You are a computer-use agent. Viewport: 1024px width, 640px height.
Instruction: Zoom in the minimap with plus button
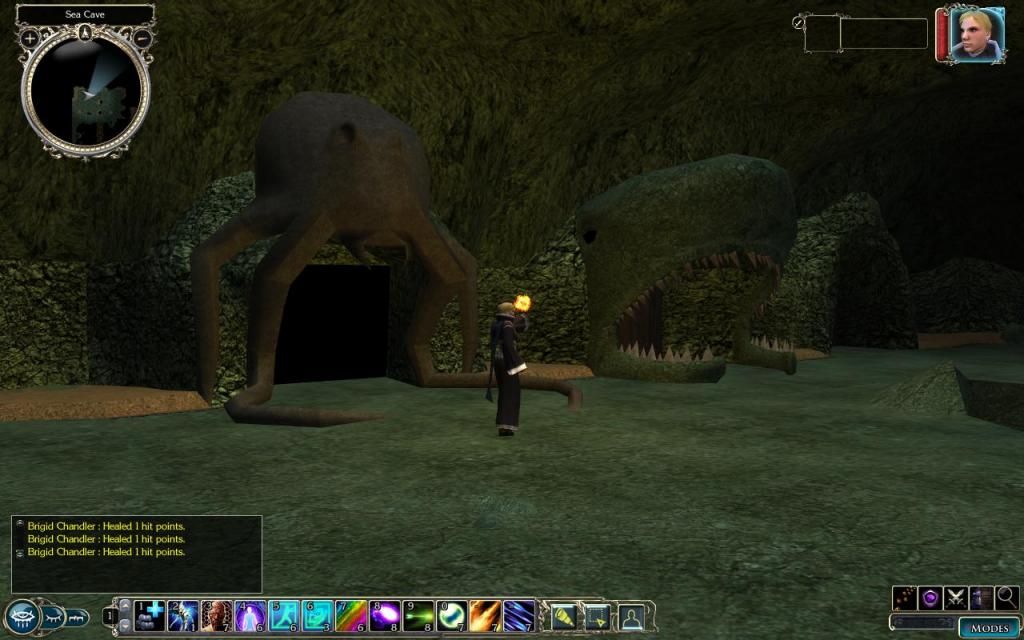click(x=30, y=38)
